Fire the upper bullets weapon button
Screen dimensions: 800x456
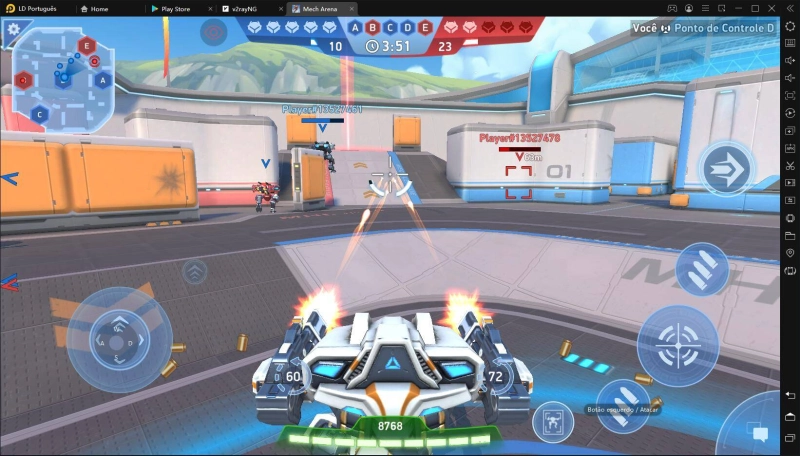(x=702, y=268)
